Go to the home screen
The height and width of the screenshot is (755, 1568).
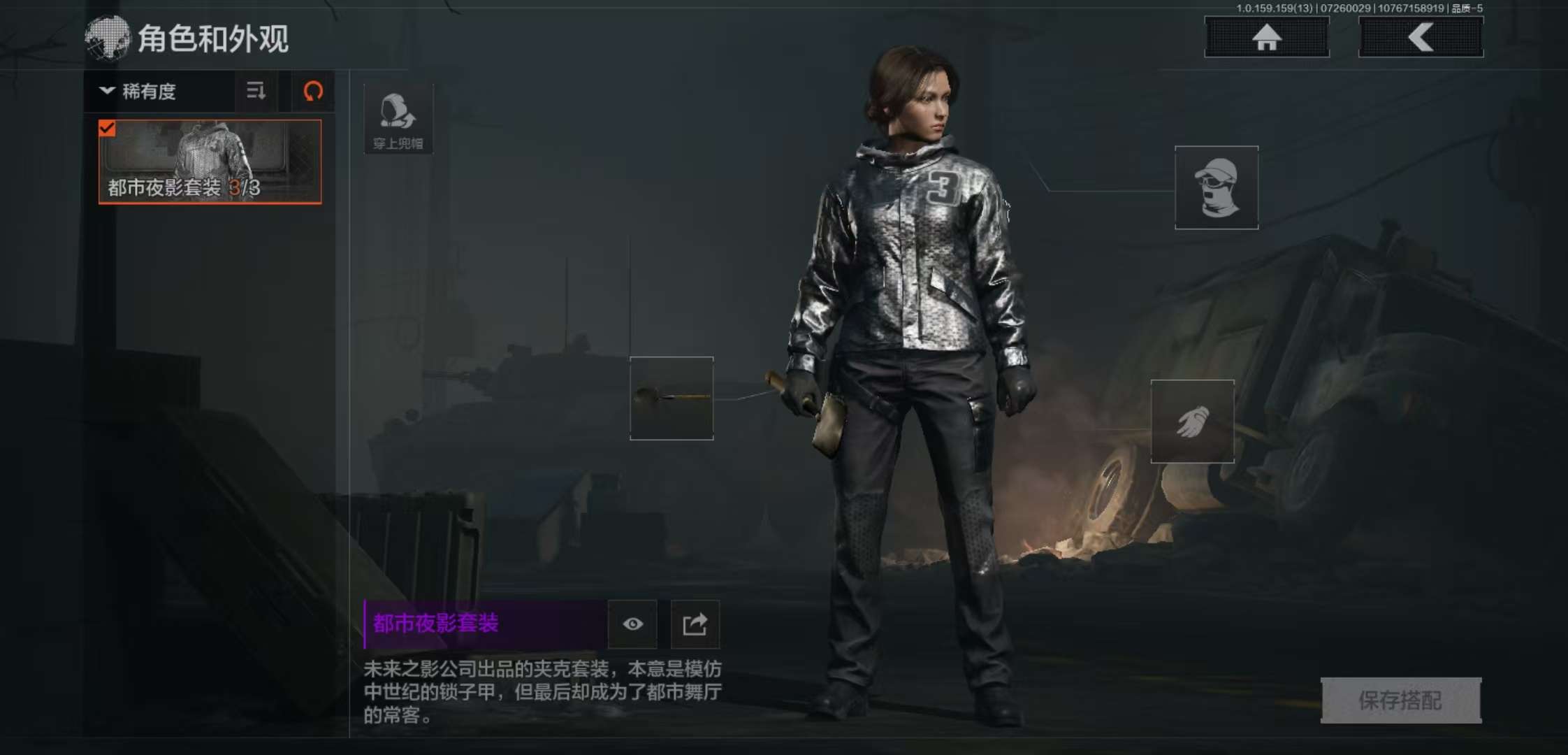pyautogui.click(x=1266, y=37)
